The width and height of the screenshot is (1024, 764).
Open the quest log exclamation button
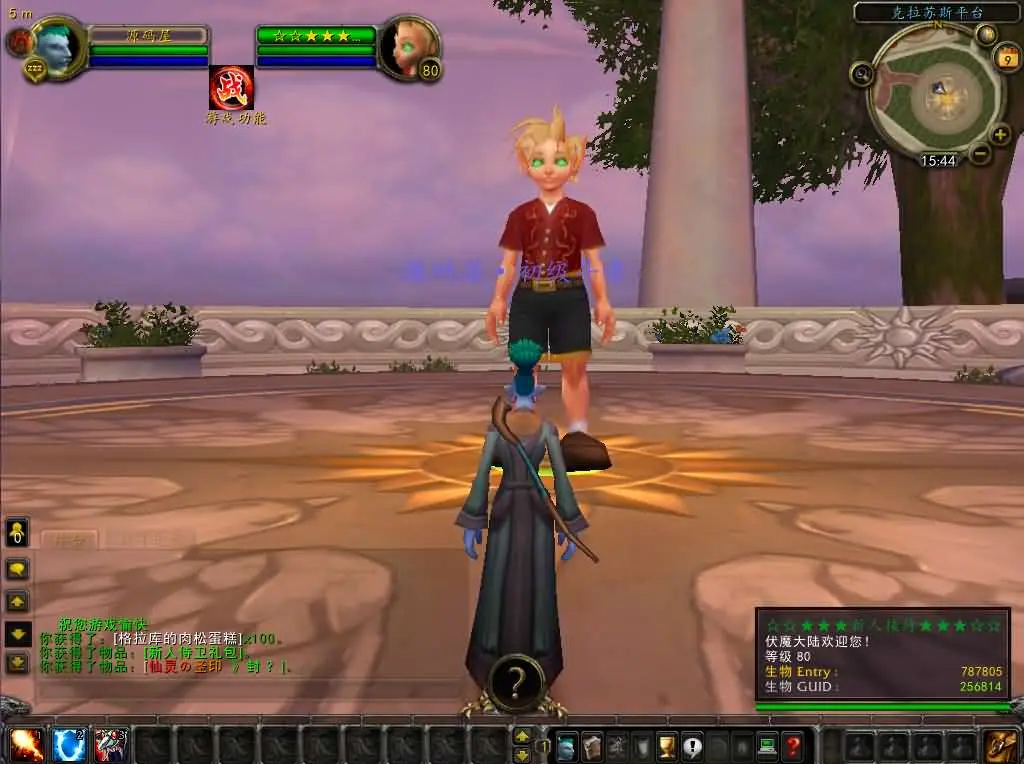click(x=692, y=746)
